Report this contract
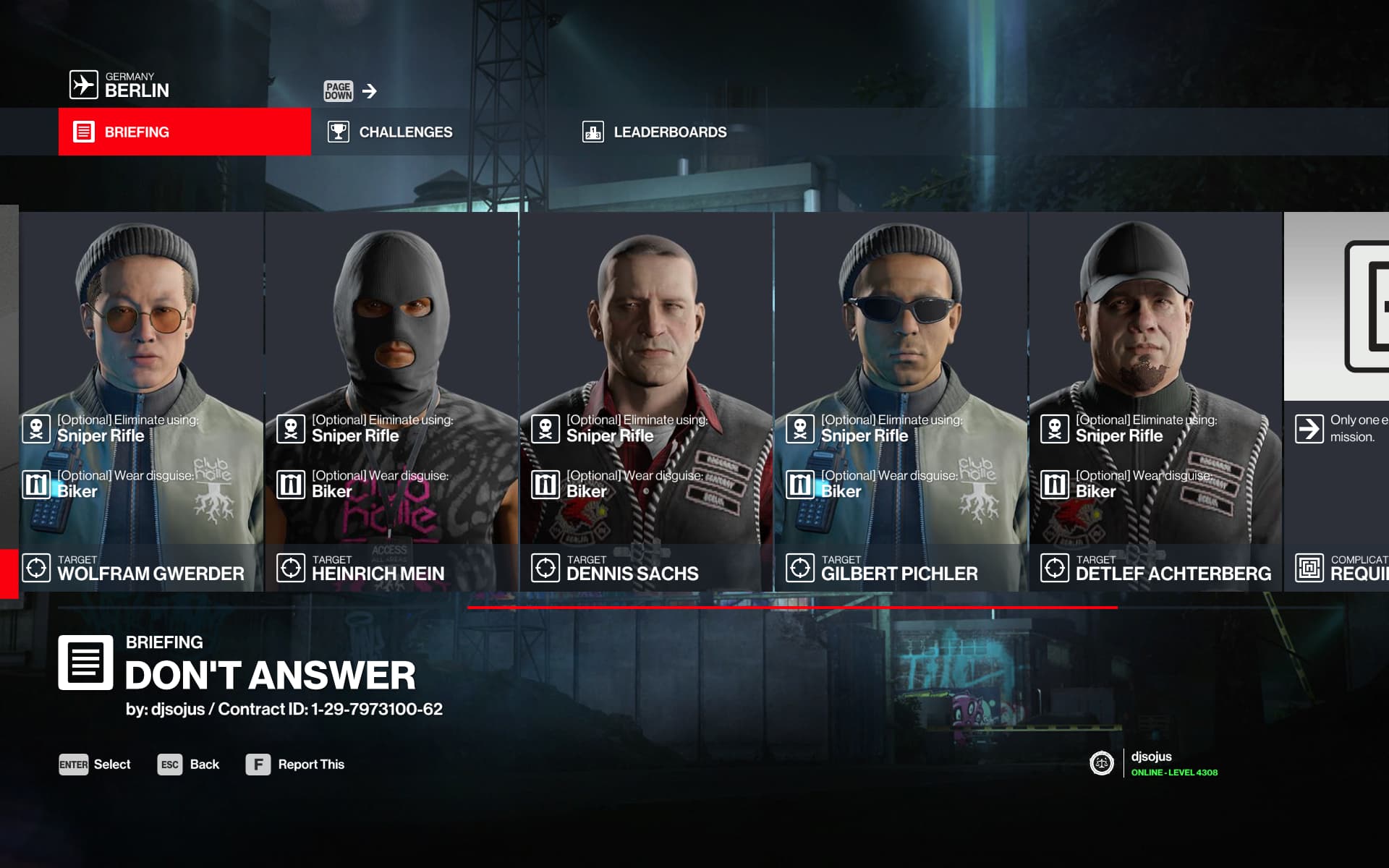 pos(295,765)
